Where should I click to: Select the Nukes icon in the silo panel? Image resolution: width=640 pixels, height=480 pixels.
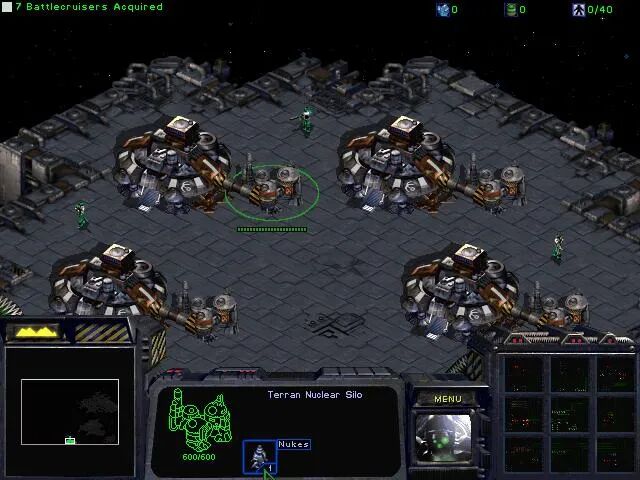[x=260, y=456]
